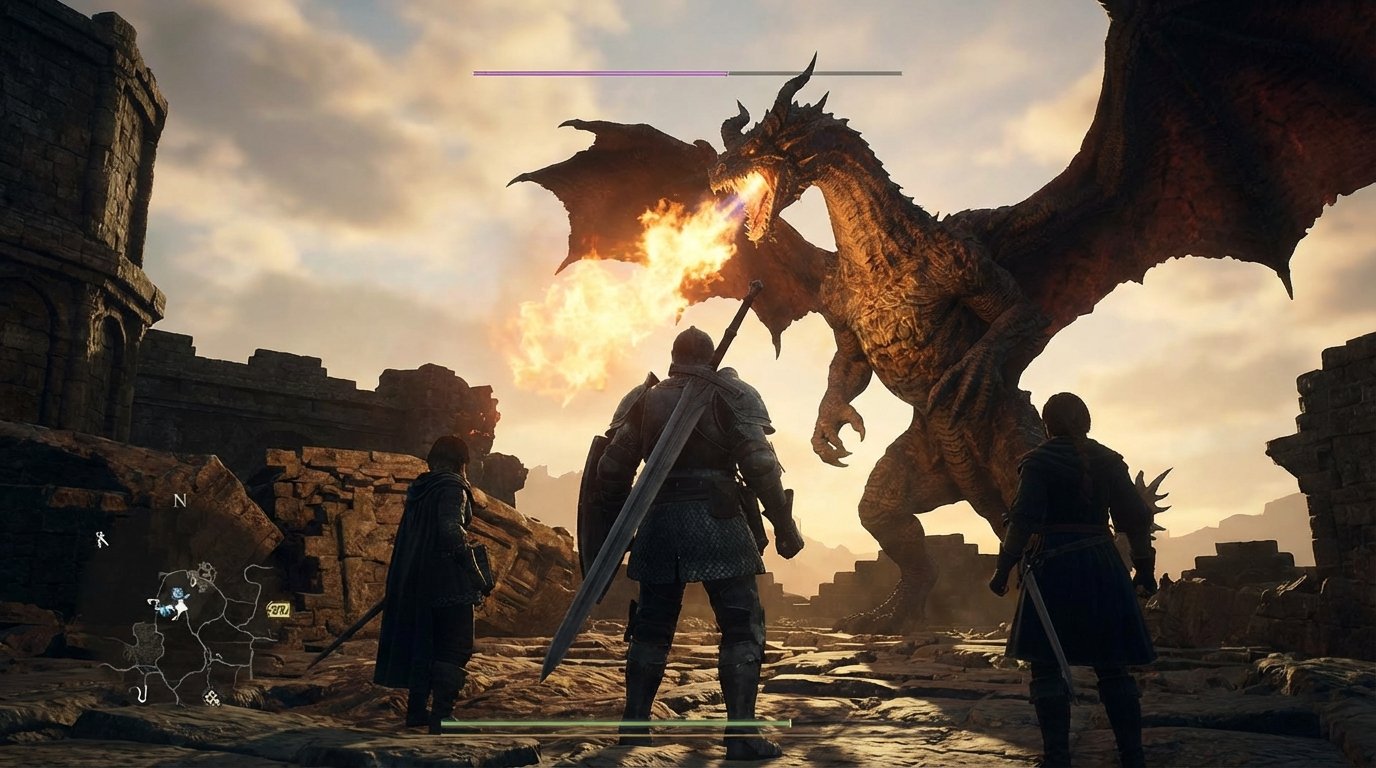Click the white running-figure icon beside the minimap

click(102, 538)
